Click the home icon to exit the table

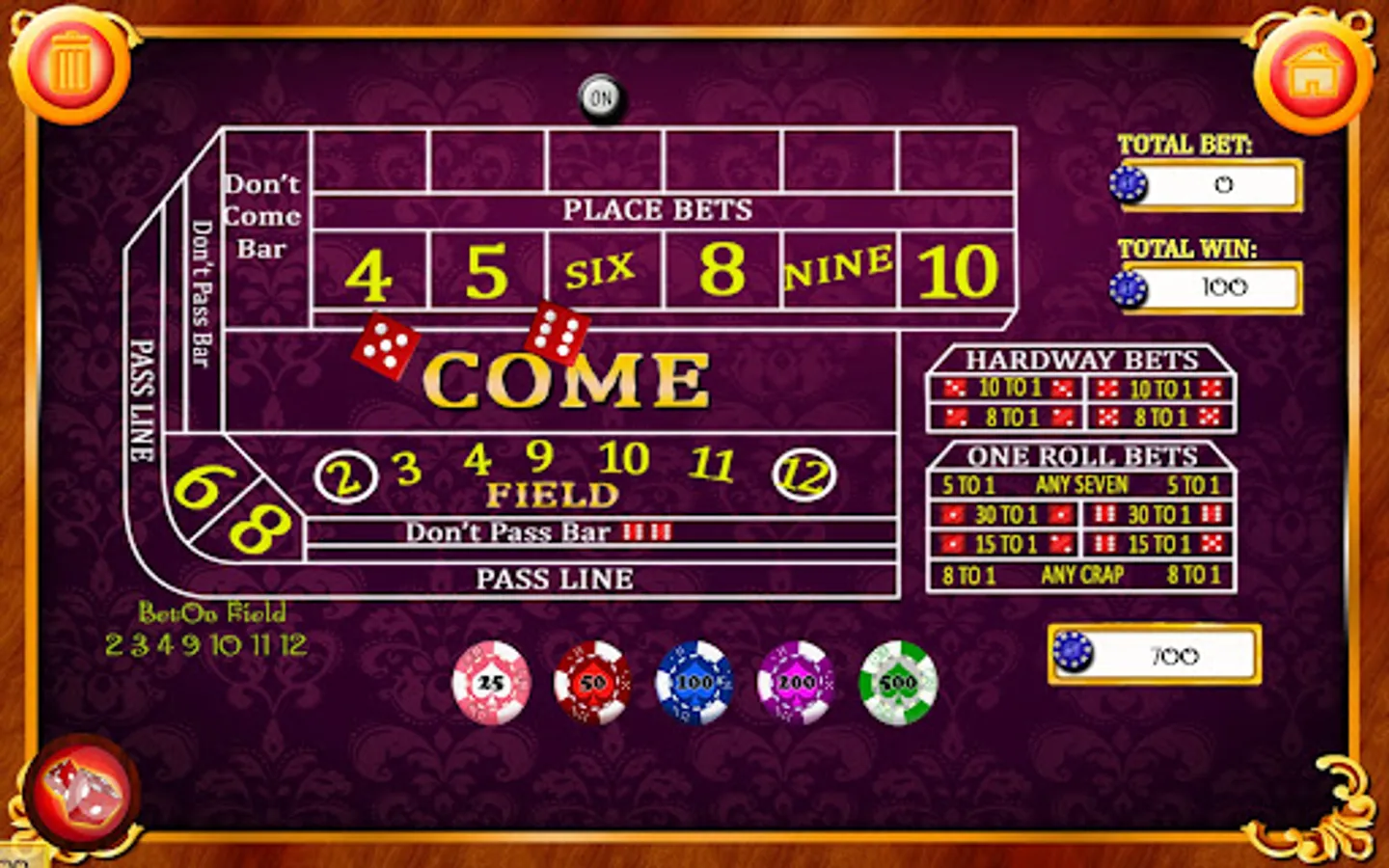(1312, 68)
